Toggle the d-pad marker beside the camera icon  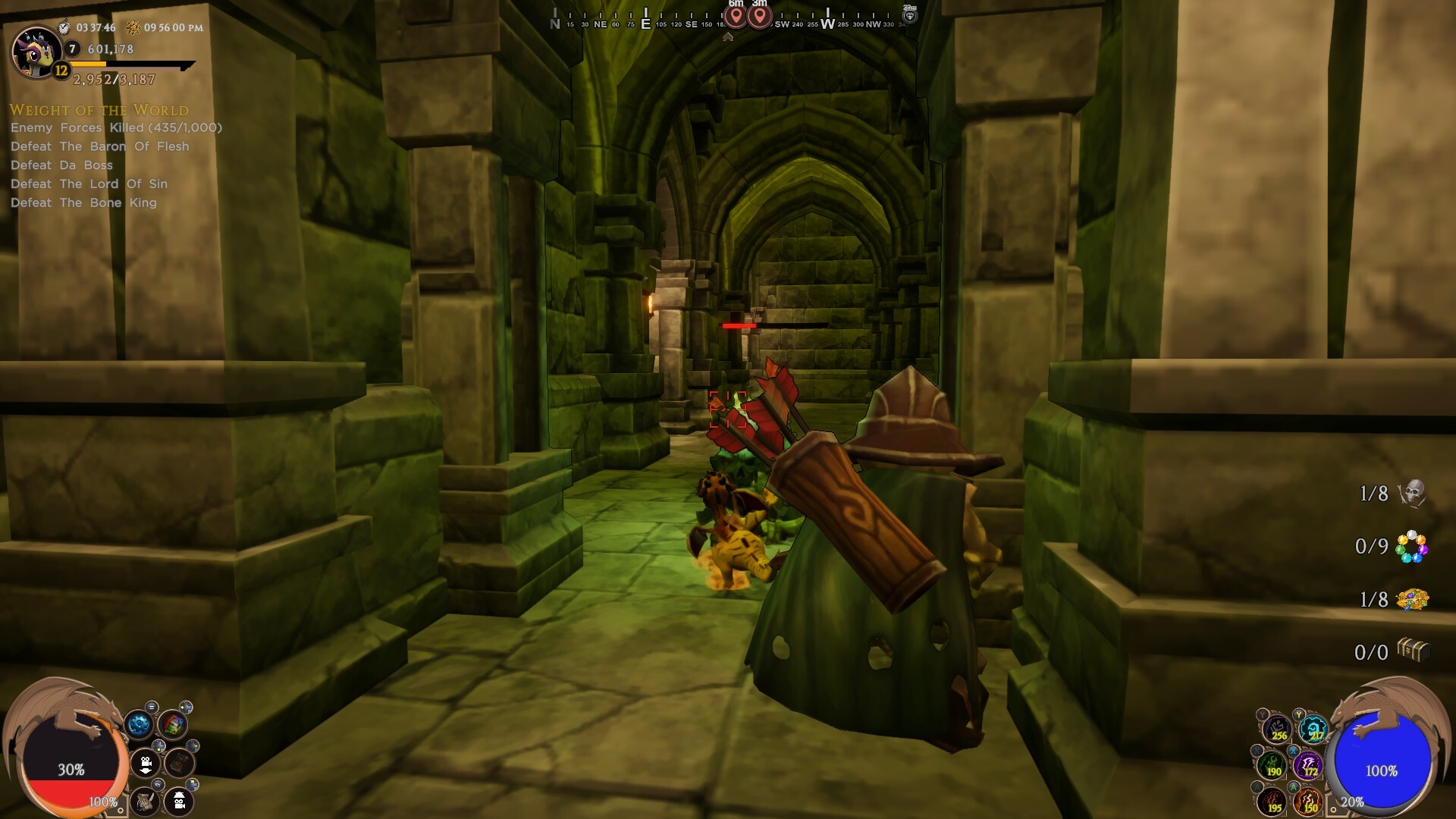[x=158, y=745]
